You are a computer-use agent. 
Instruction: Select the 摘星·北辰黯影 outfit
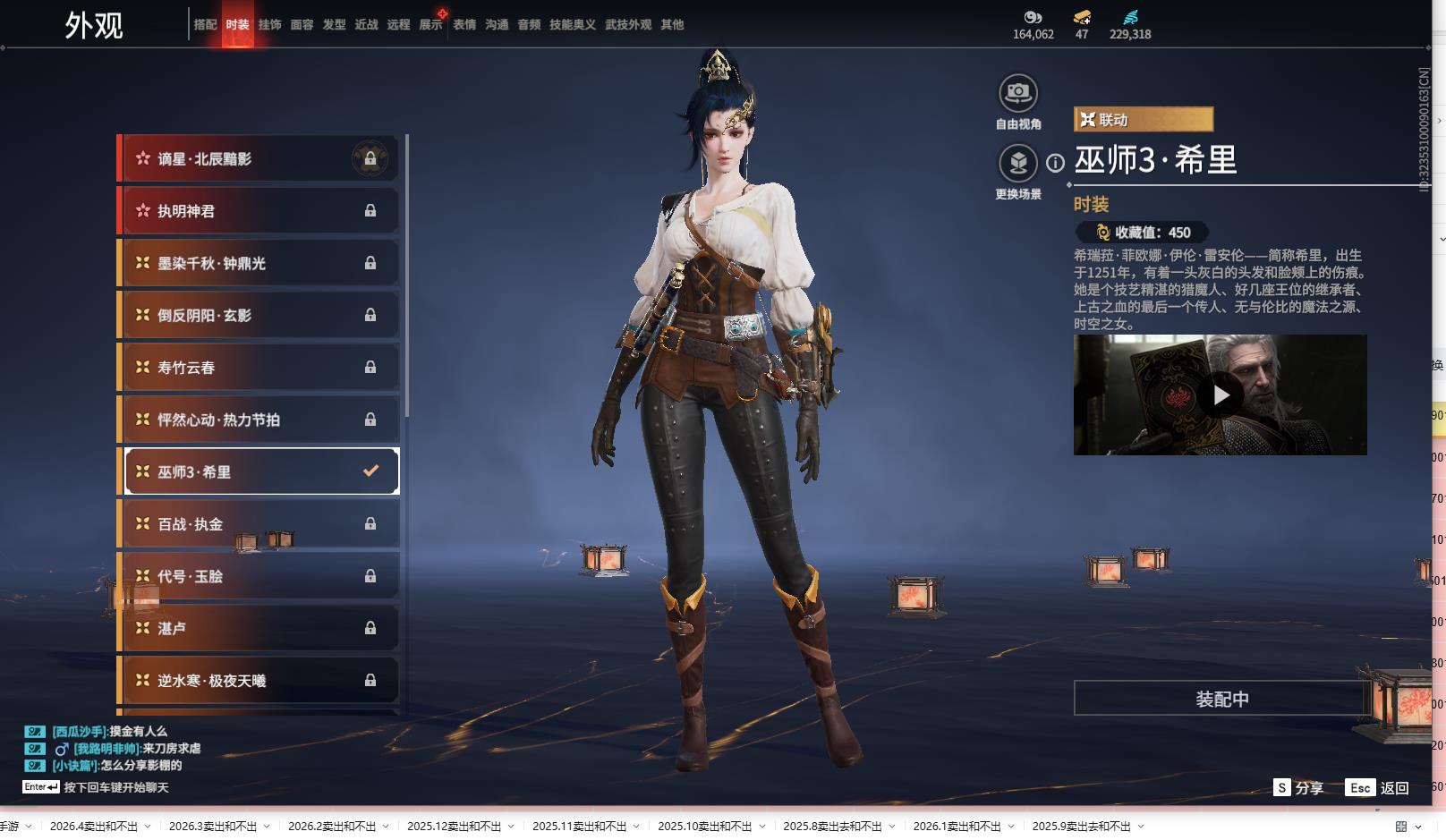259,159
